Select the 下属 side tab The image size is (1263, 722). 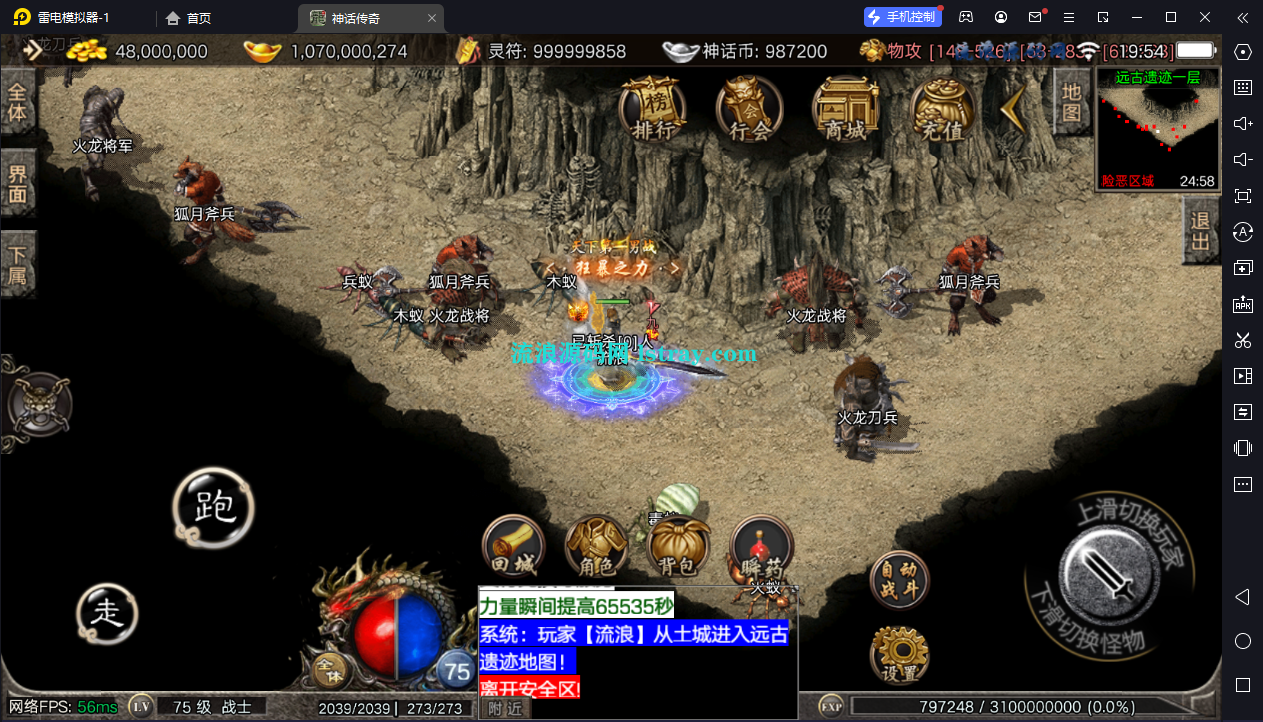click(18, 264)
